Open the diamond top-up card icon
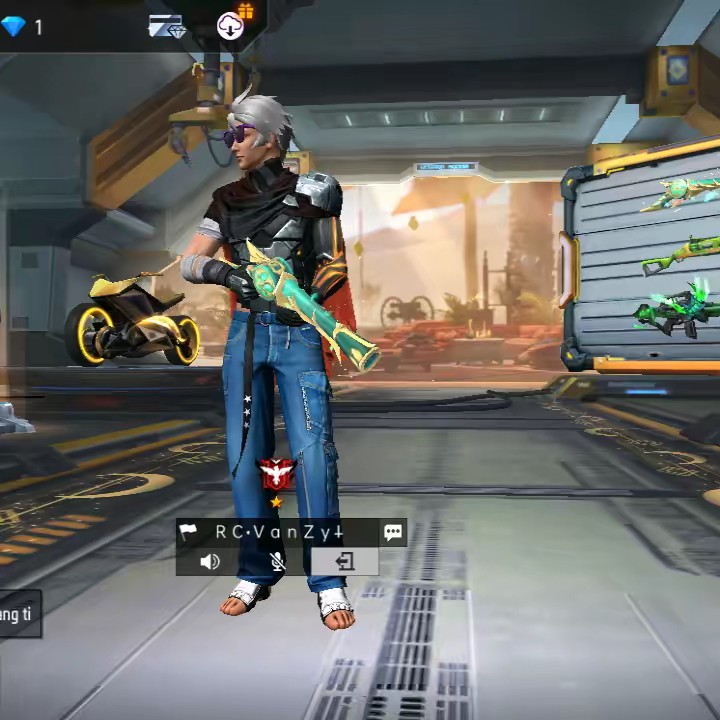This screenshot has width=720, height=720. 166,27
